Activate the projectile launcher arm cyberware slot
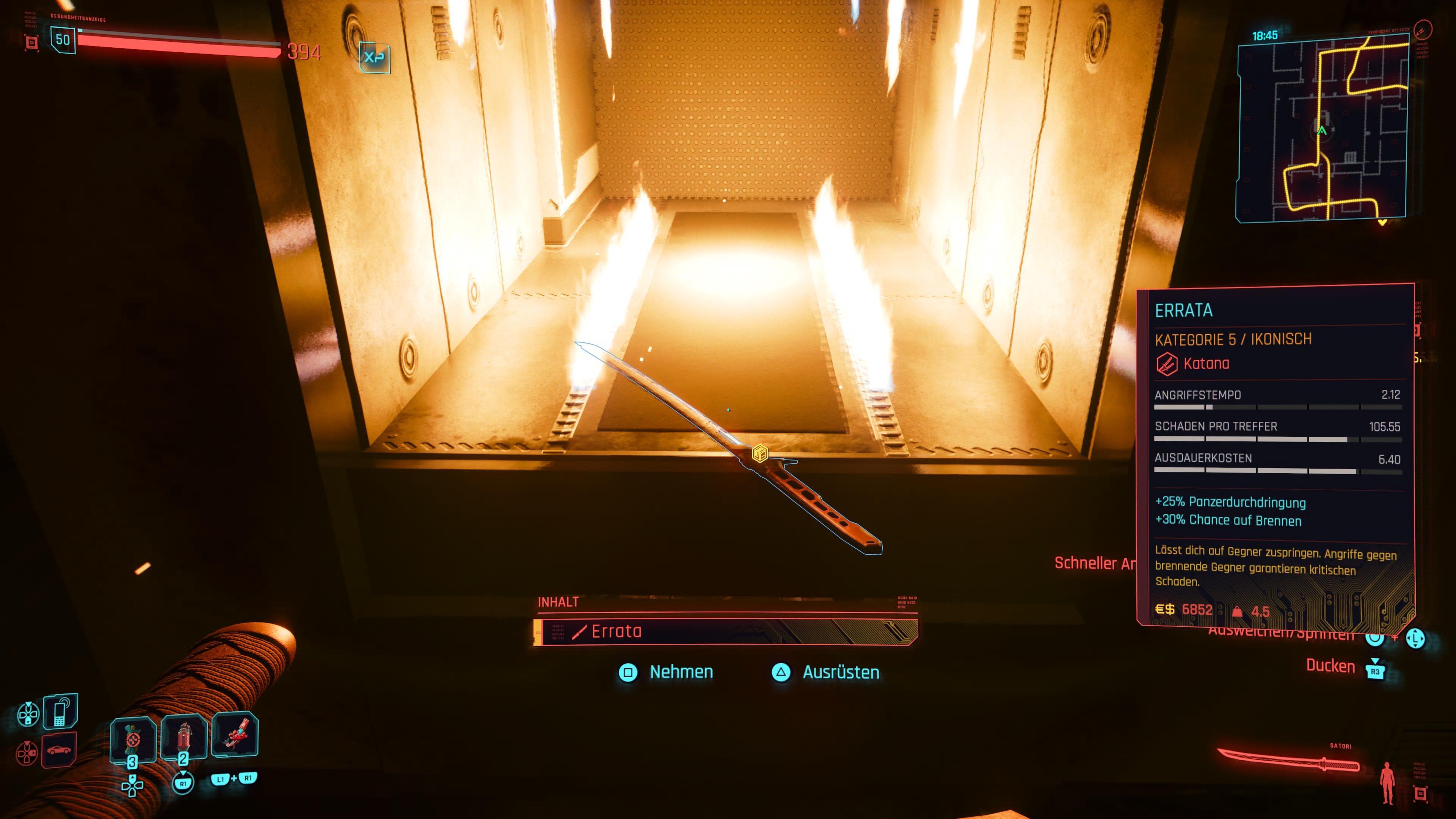Screen dimensions: 1456x819 point(235,735)
